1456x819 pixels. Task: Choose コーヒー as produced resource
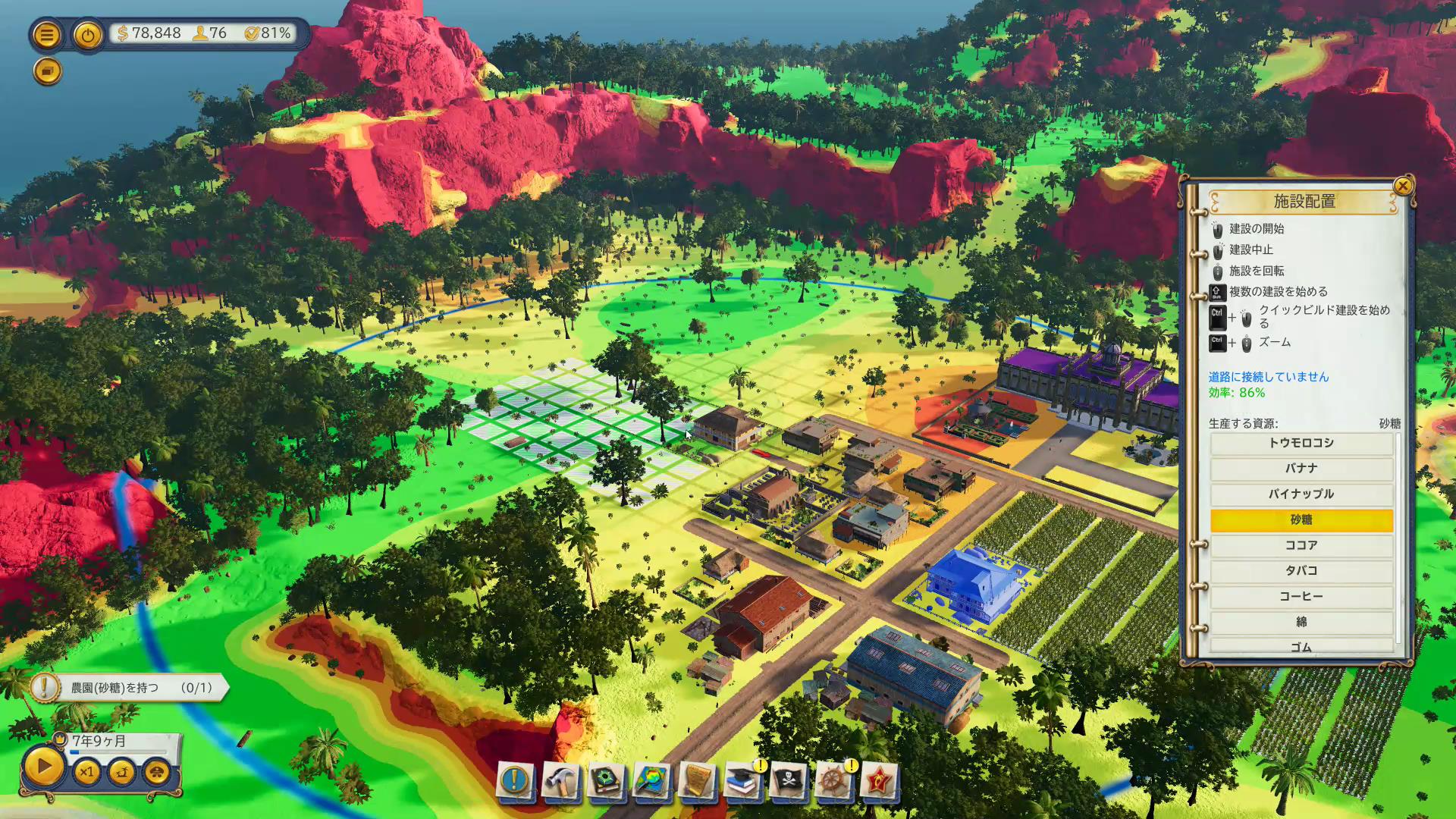(1301, 597)
